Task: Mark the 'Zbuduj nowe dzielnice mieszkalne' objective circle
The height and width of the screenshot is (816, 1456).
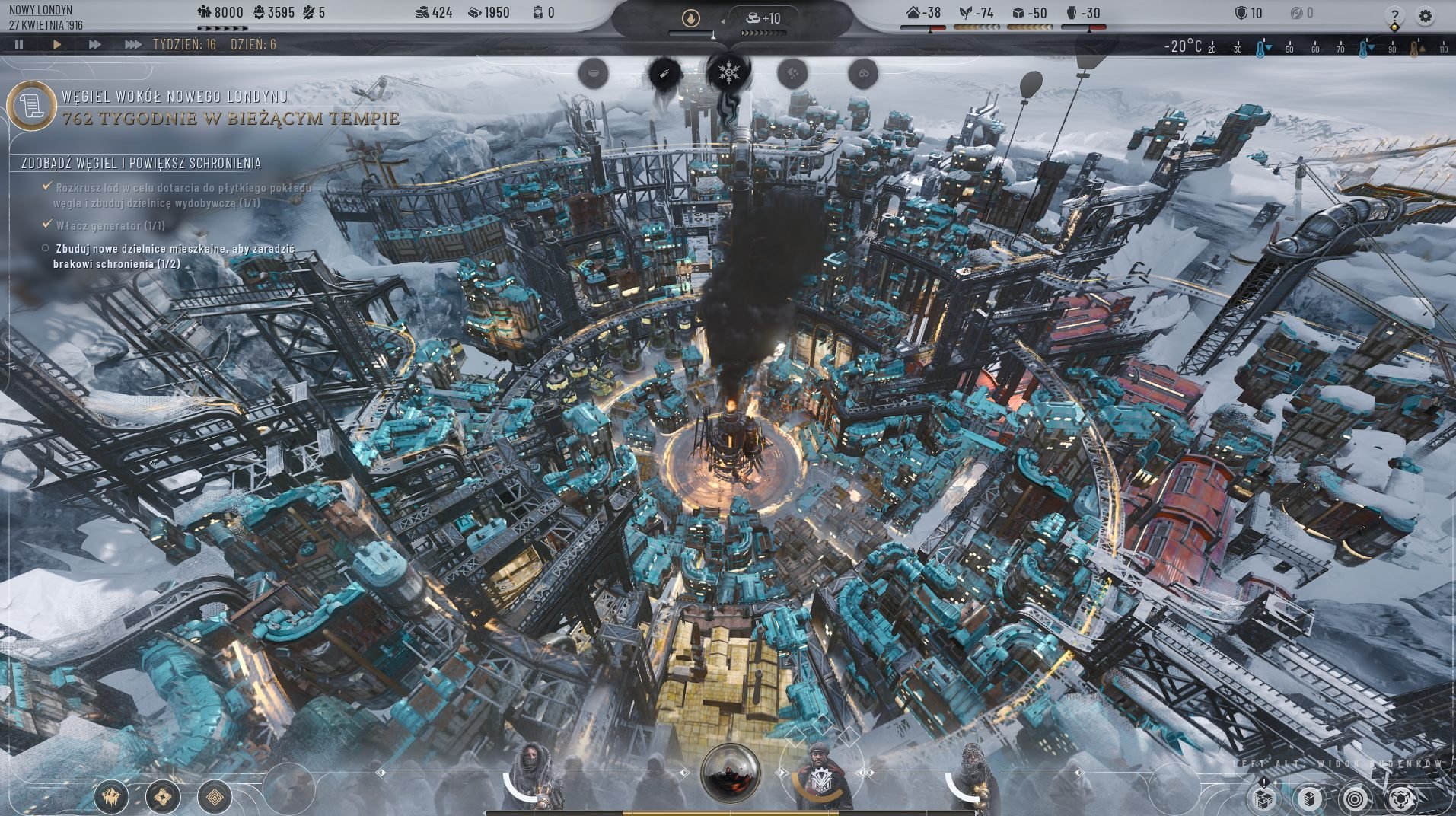Action: [x=44, y=249]
